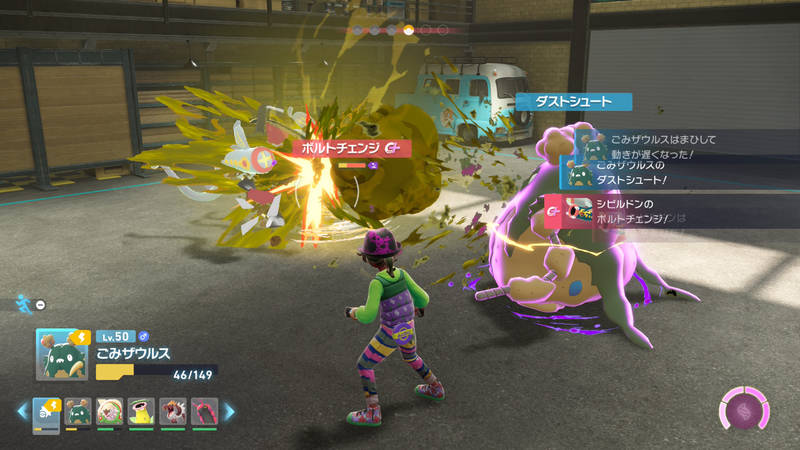Pick the red-brown toothed Pokémon party slot
The image size is (800, 450).
point(173,411)
